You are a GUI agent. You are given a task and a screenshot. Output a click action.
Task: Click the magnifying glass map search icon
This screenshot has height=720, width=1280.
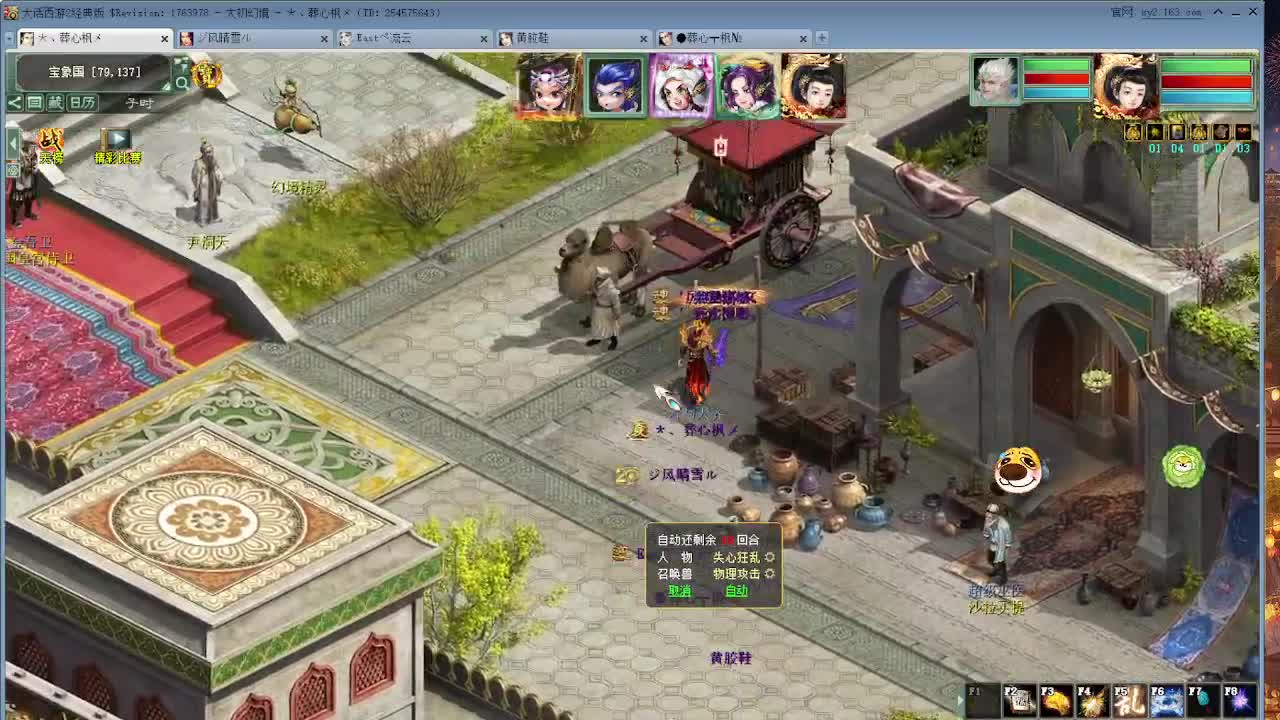pos(183,83)
